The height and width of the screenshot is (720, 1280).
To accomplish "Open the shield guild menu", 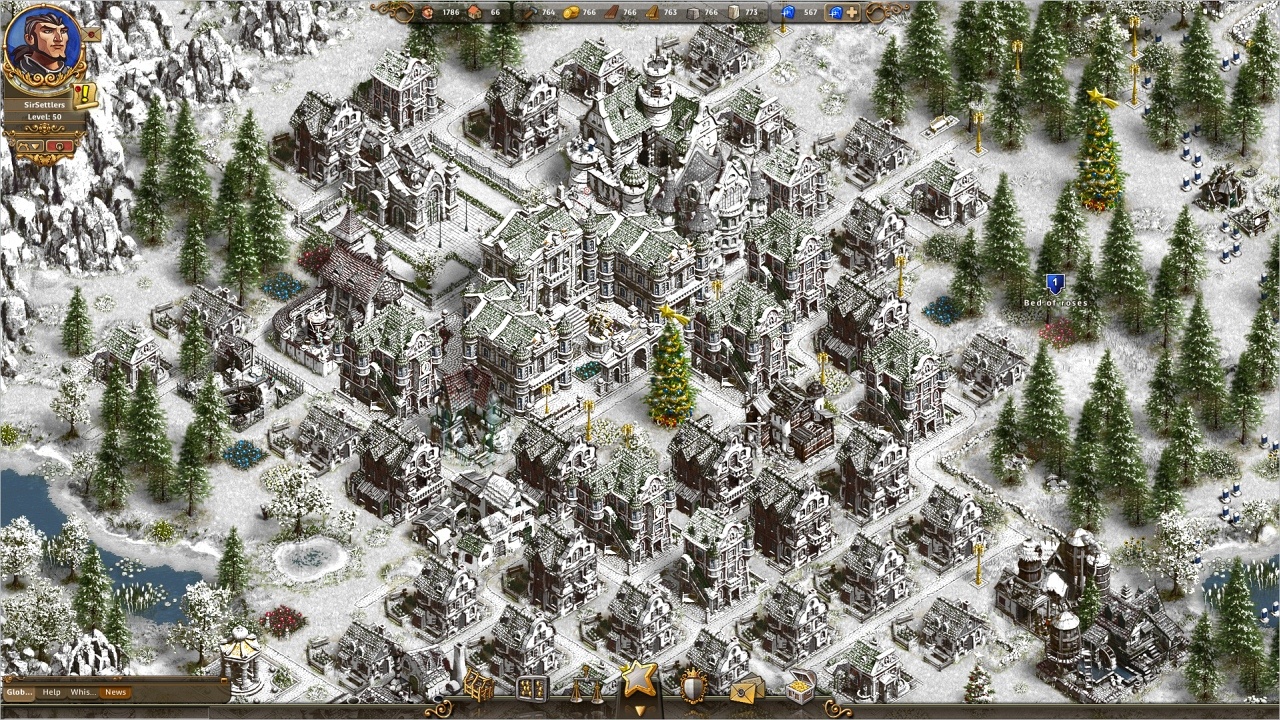I will [692, 687].
